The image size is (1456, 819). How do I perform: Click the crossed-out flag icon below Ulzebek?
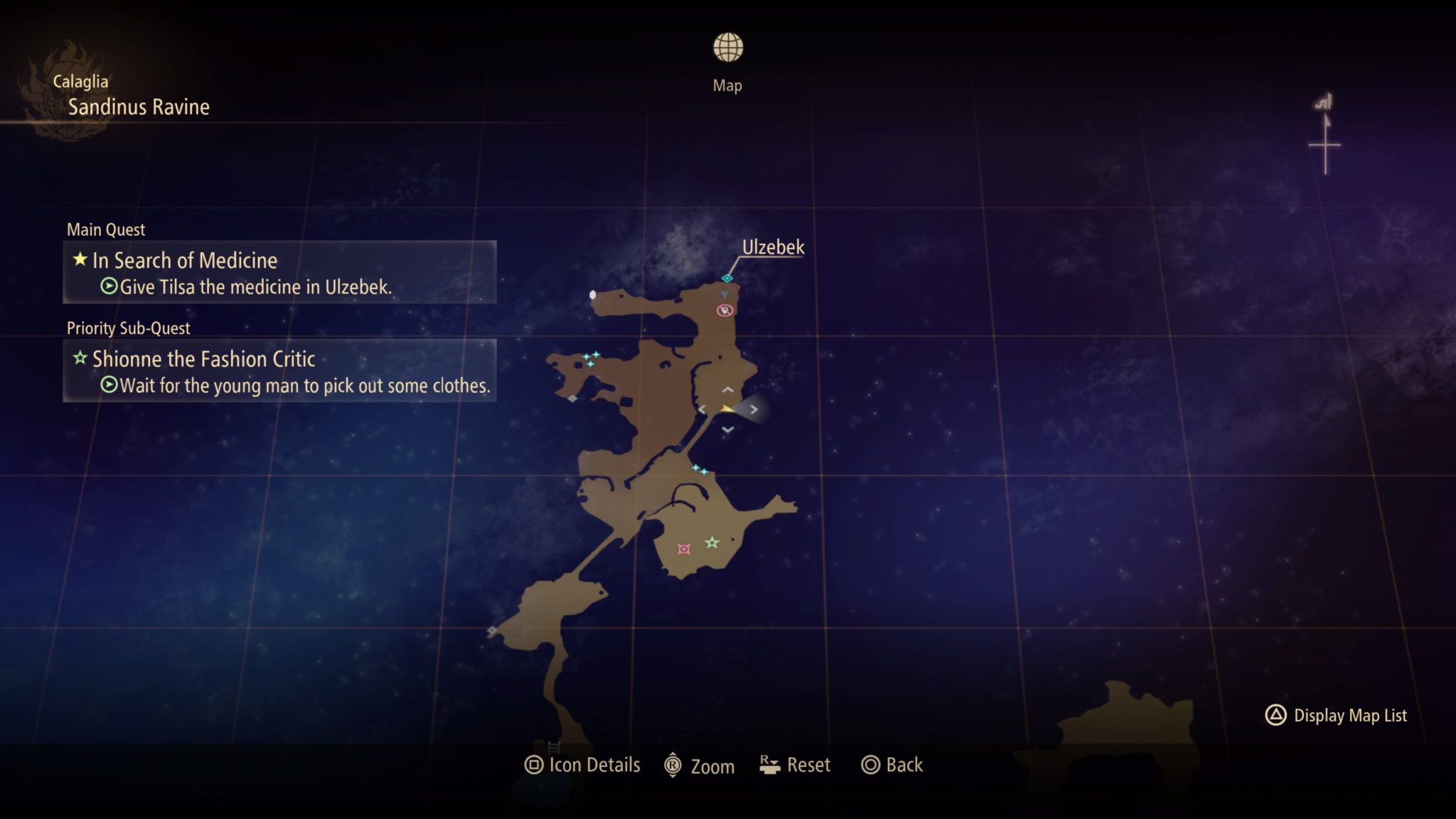coord(724,310)
